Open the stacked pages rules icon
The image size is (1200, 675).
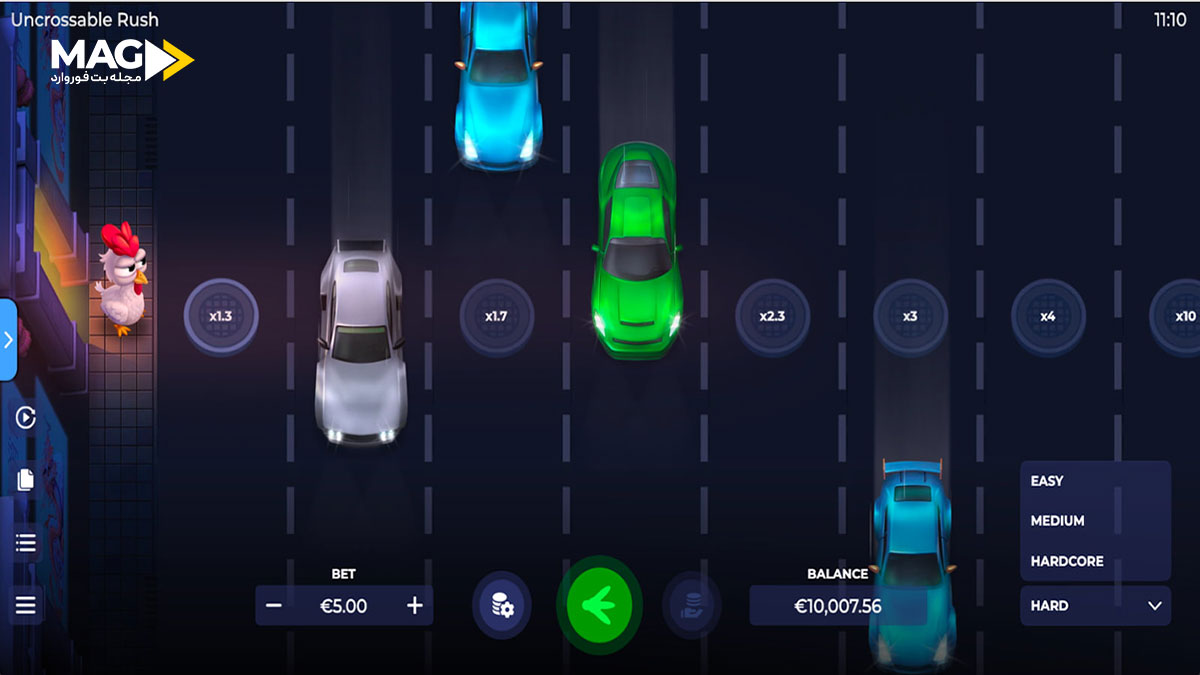pos(26,481)
